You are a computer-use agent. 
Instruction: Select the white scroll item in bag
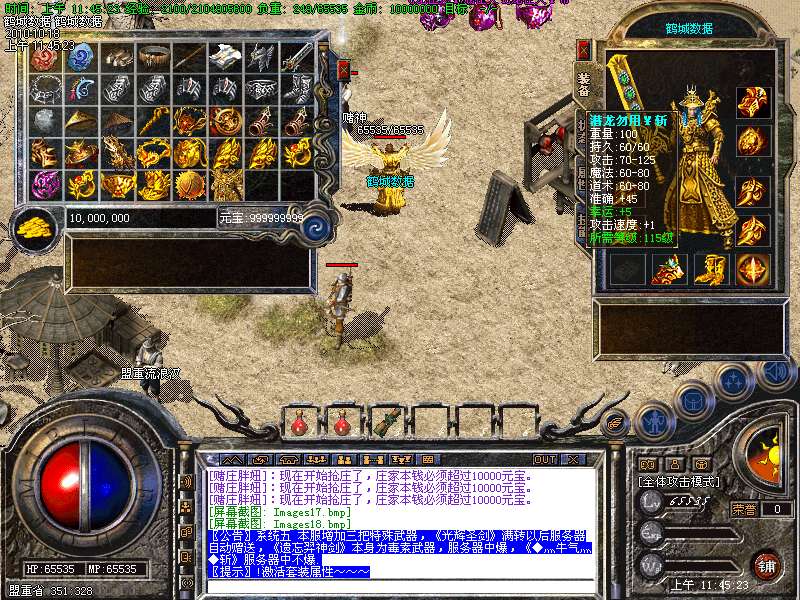click(x=226, y=56)
